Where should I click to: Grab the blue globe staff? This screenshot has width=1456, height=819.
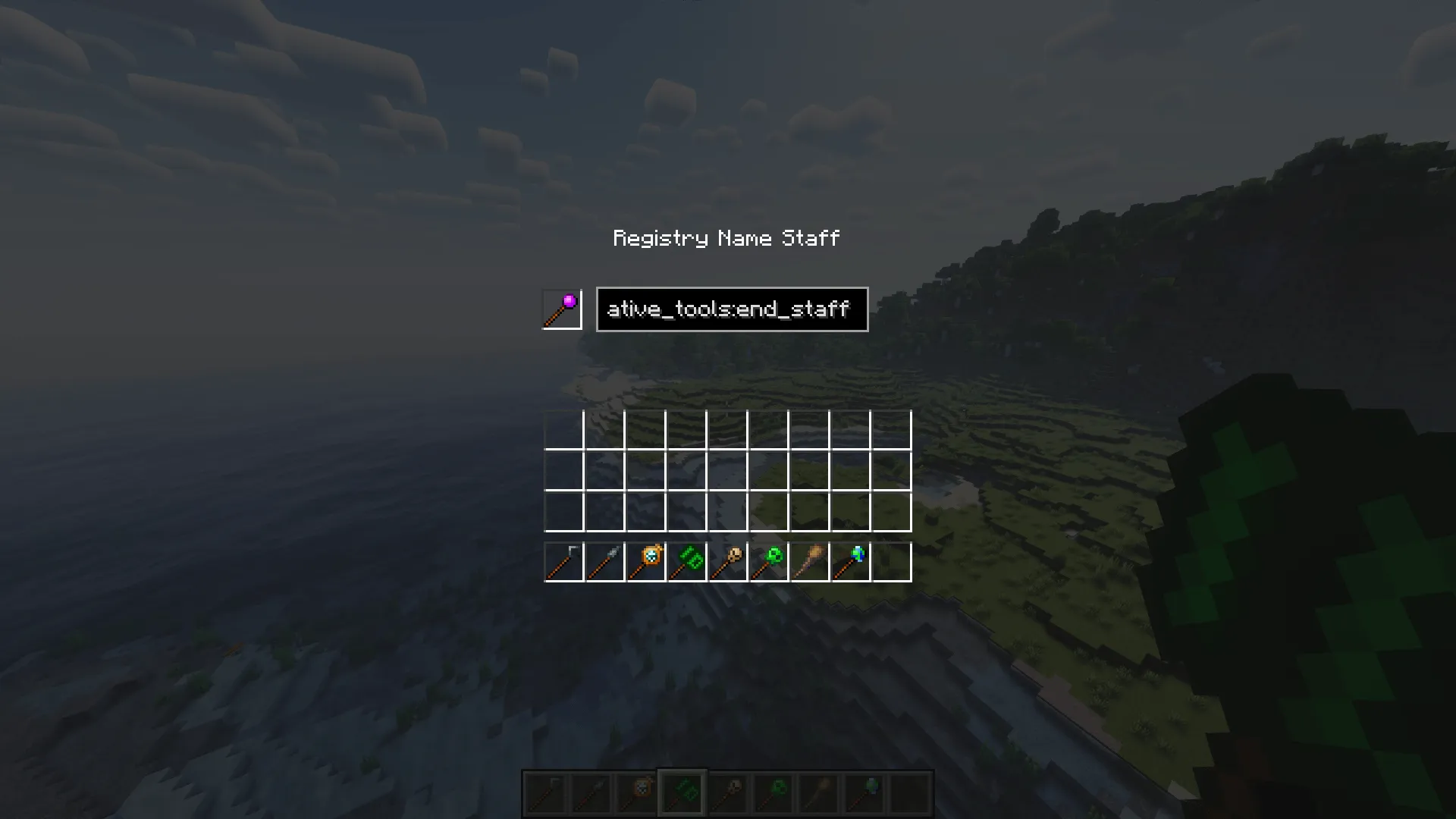(x=851, y=560)
